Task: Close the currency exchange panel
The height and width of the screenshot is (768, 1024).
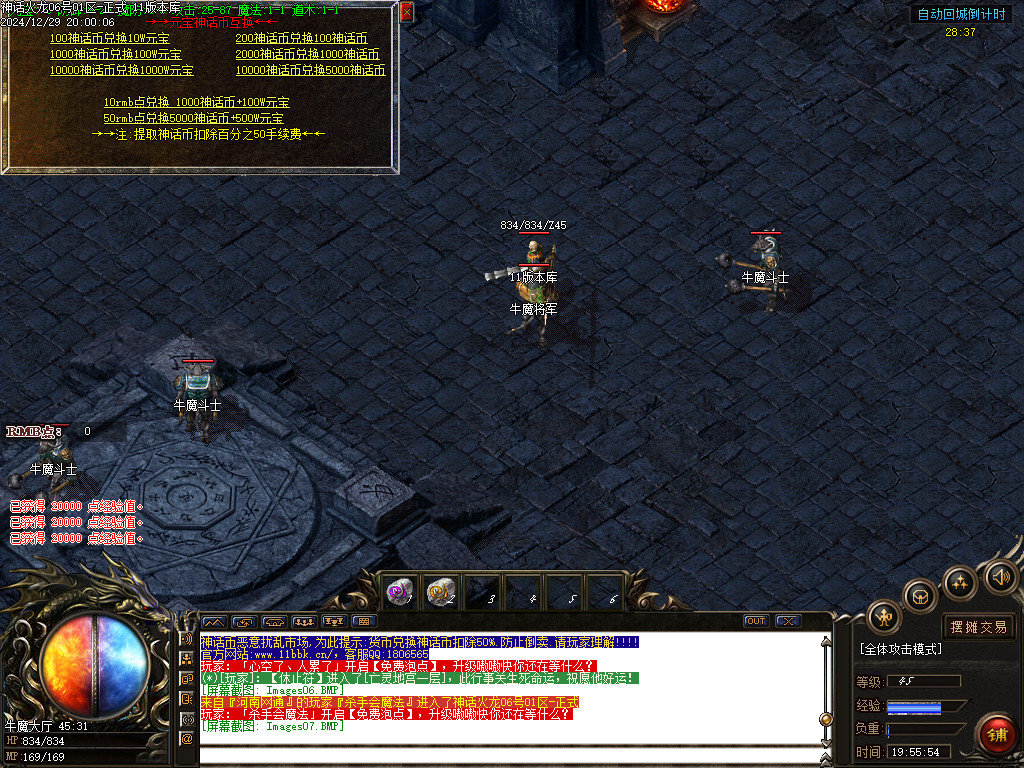Action: pos(406,12)
